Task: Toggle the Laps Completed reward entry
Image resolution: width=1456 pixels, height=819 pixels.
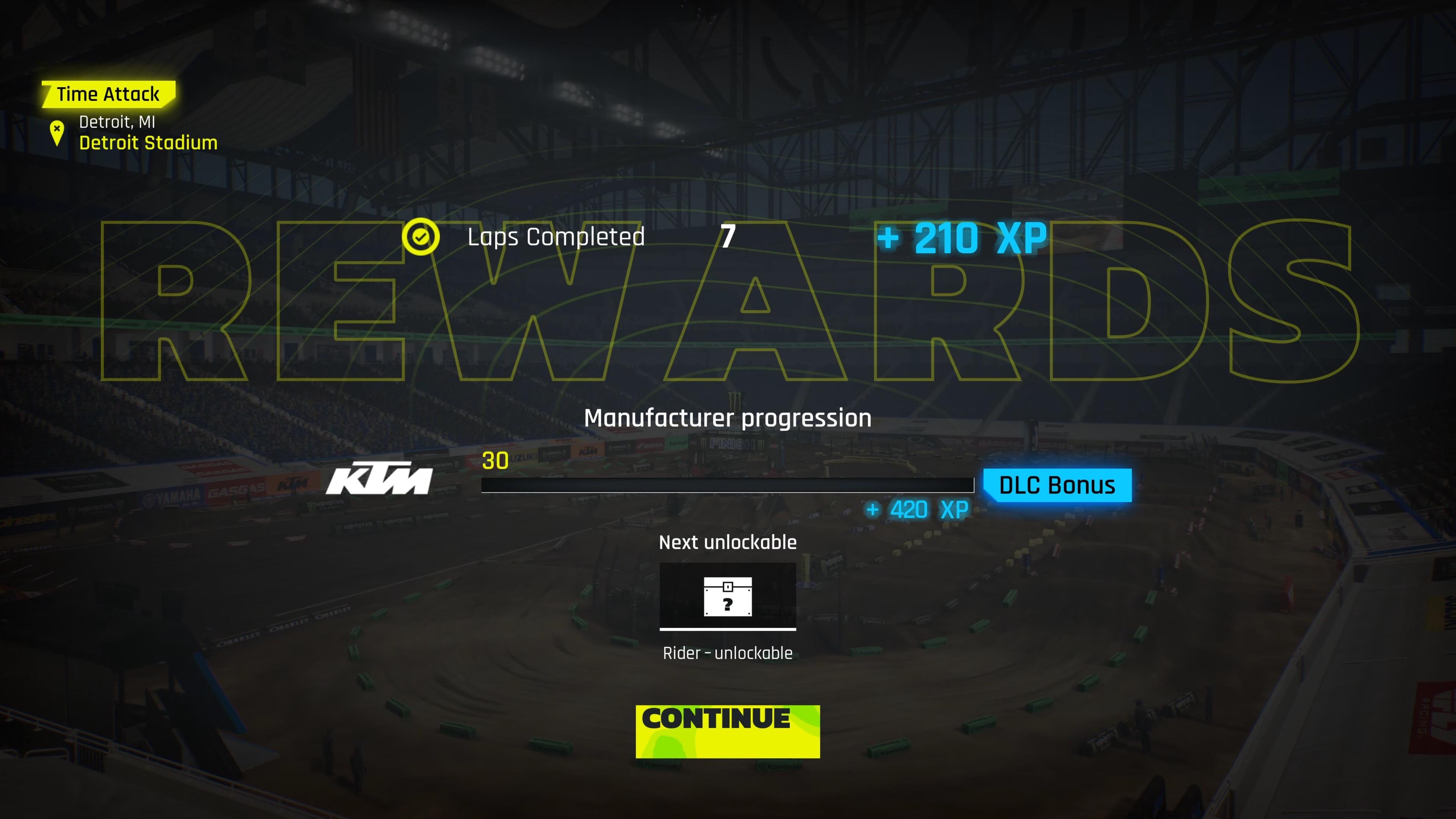Action: [x=556, y=237]
